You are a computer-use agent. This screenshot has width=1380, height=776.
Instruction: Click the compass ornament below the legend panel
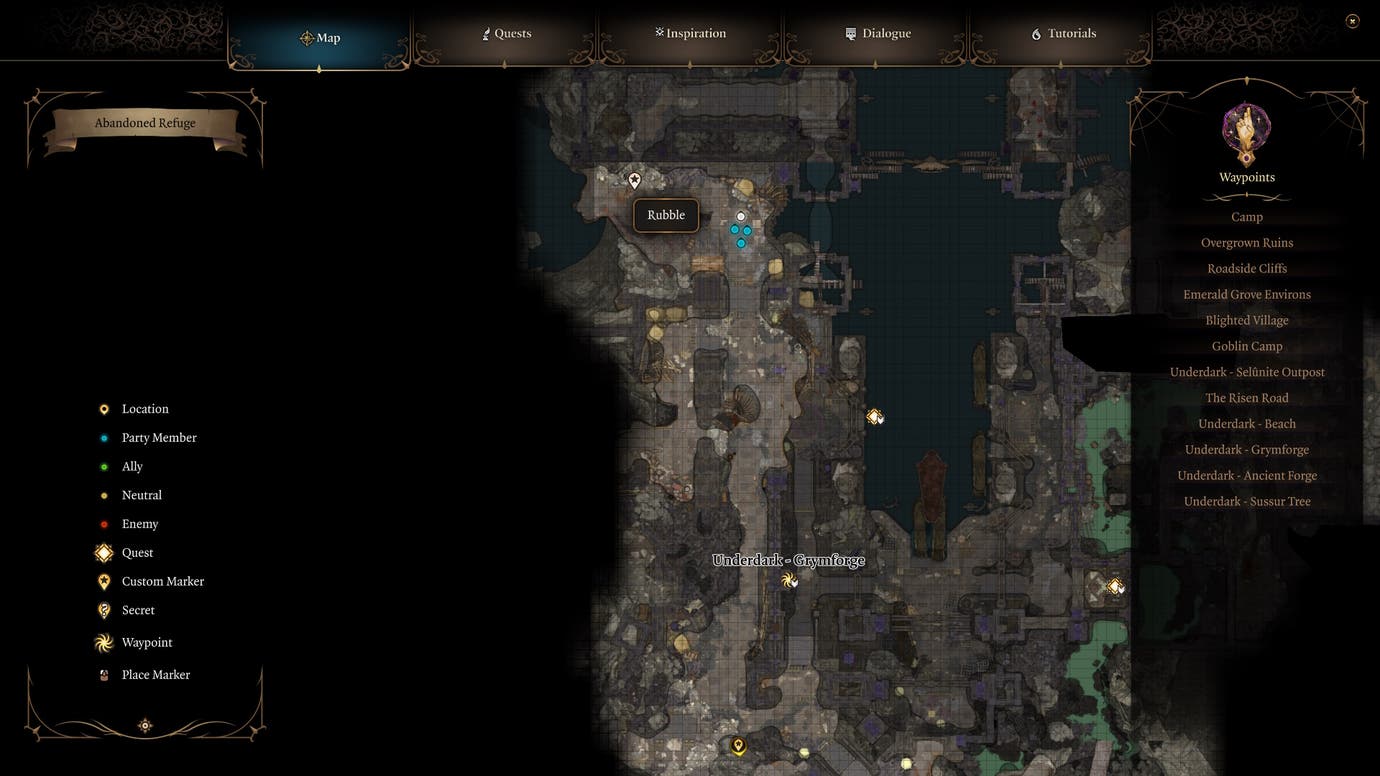tap(144, 725)
